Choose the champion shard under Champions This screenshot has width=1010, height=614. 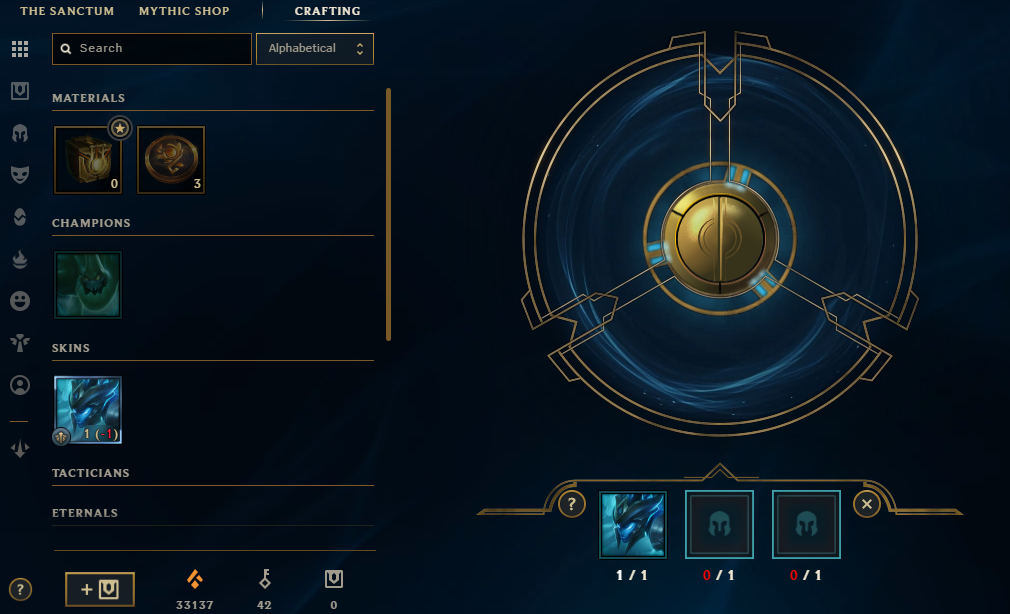click(x=88, y=285)
